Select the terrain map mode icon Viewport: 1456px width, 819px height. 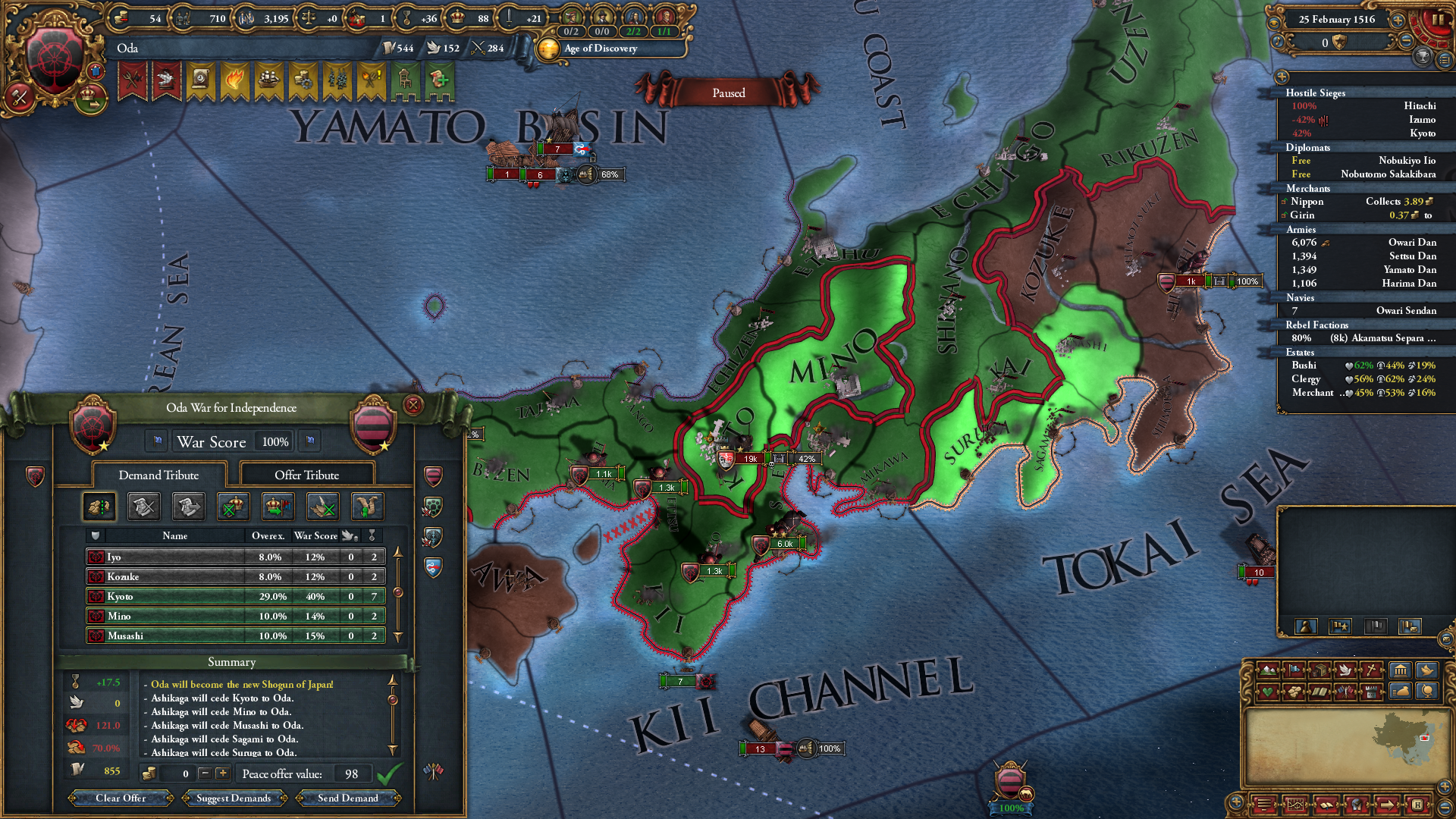[x=1269, y=670]
